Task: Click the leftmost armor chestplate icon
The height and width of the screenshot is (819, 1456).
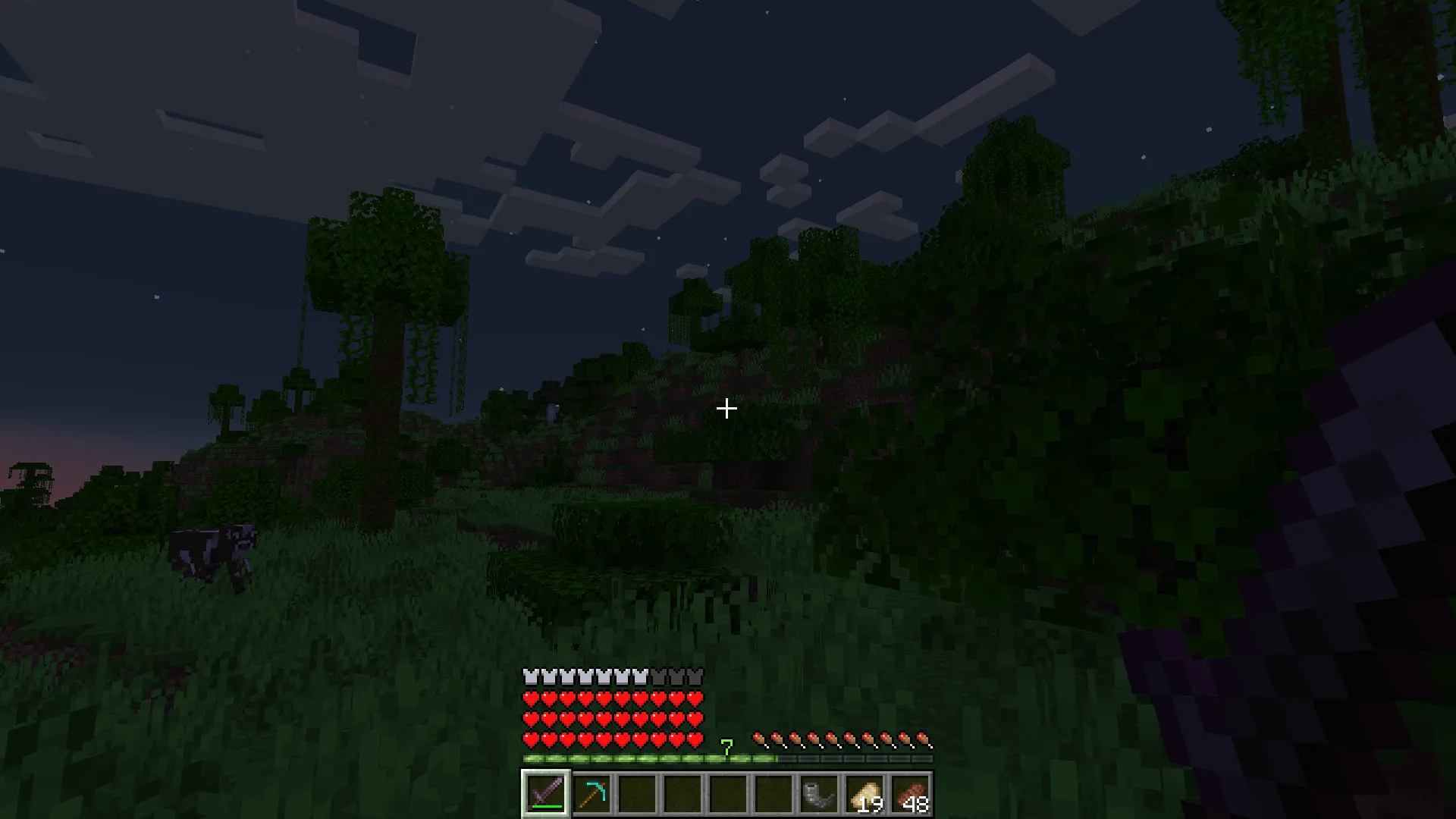Action: [529, 675]
